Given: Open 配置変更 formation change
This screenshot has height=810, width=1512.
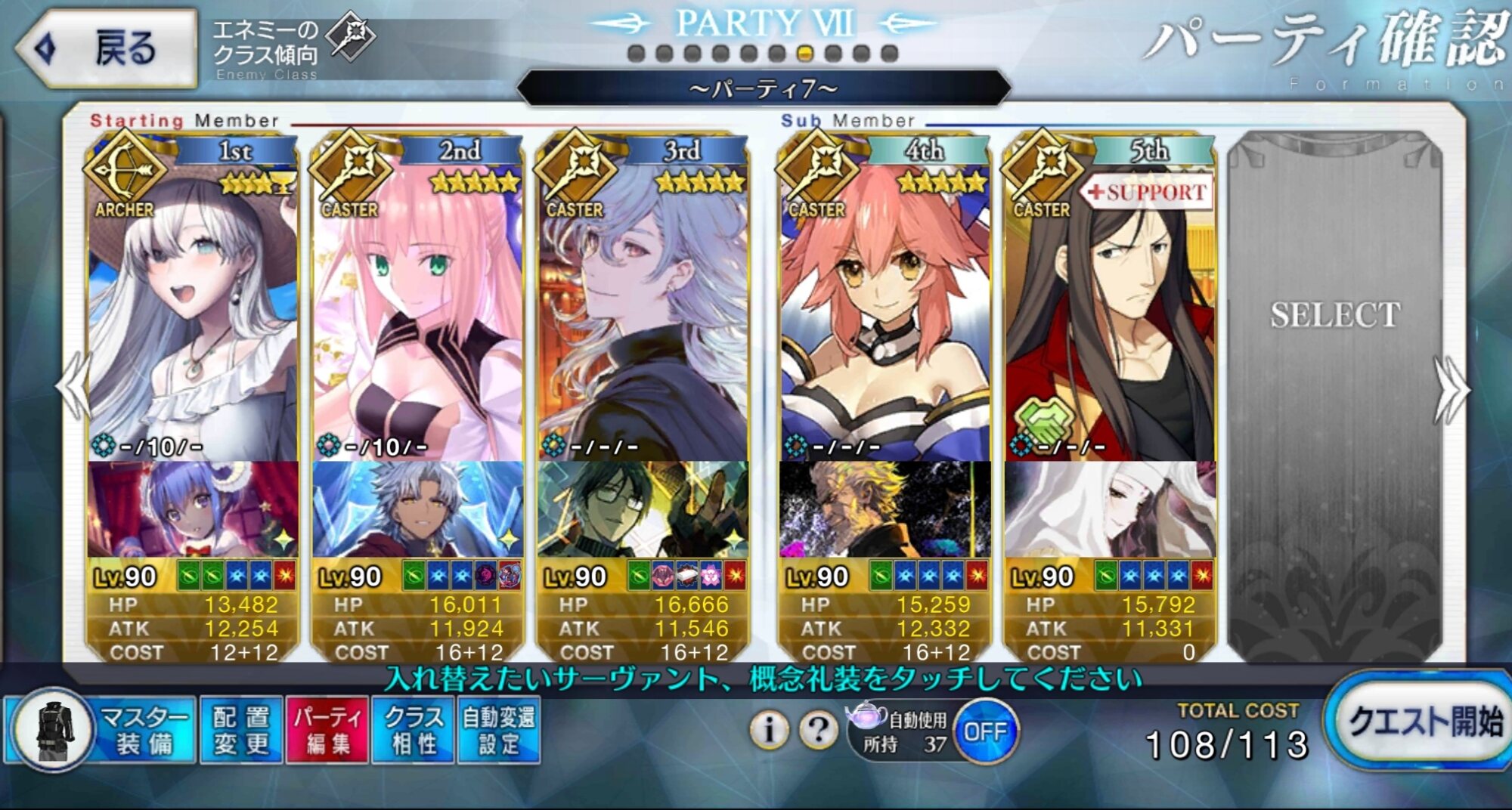Looking at the screenshot, I should click(241, 730).
